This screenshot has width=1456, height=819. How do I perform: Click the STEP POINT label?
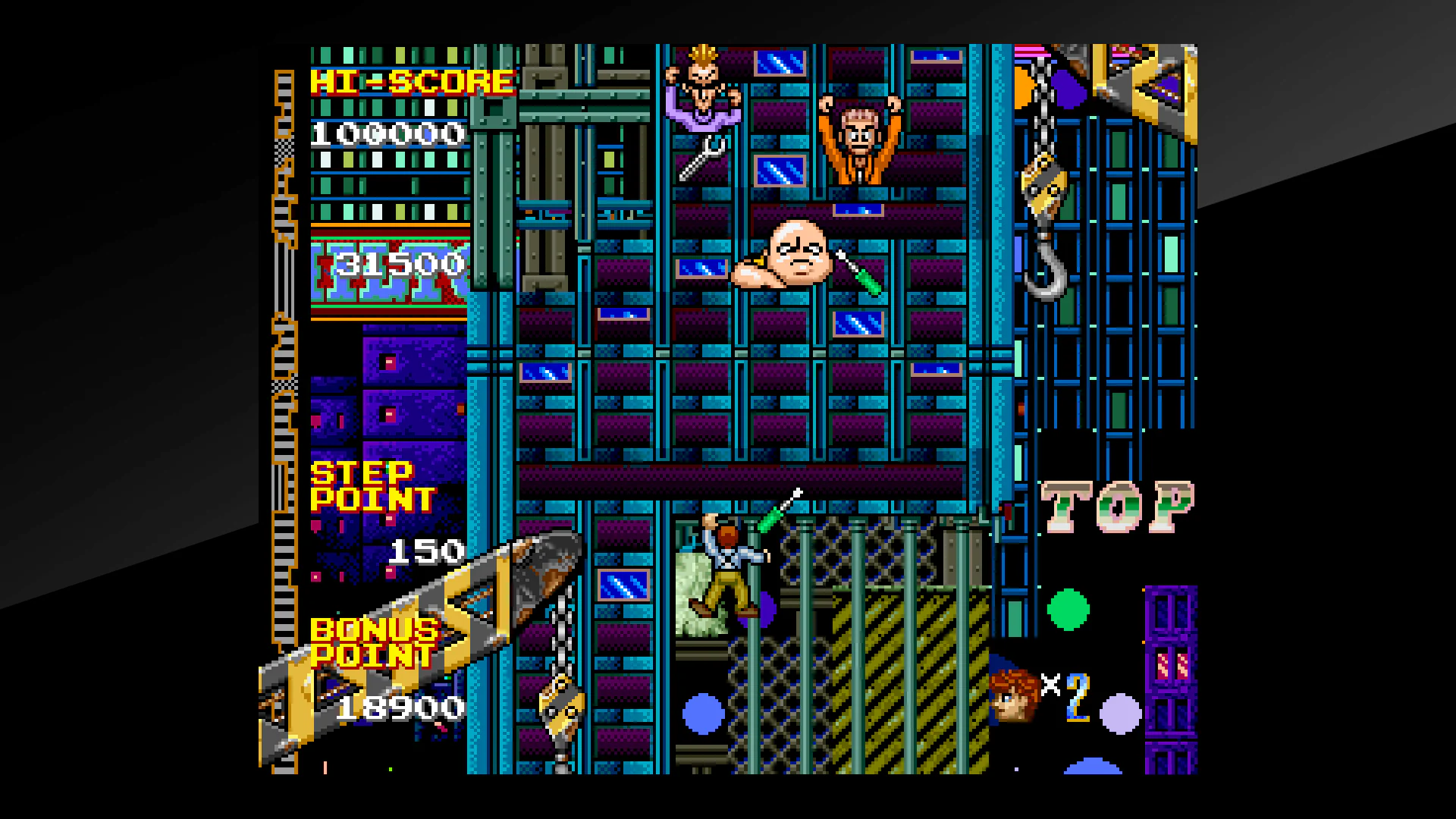(x=372, y=485)
